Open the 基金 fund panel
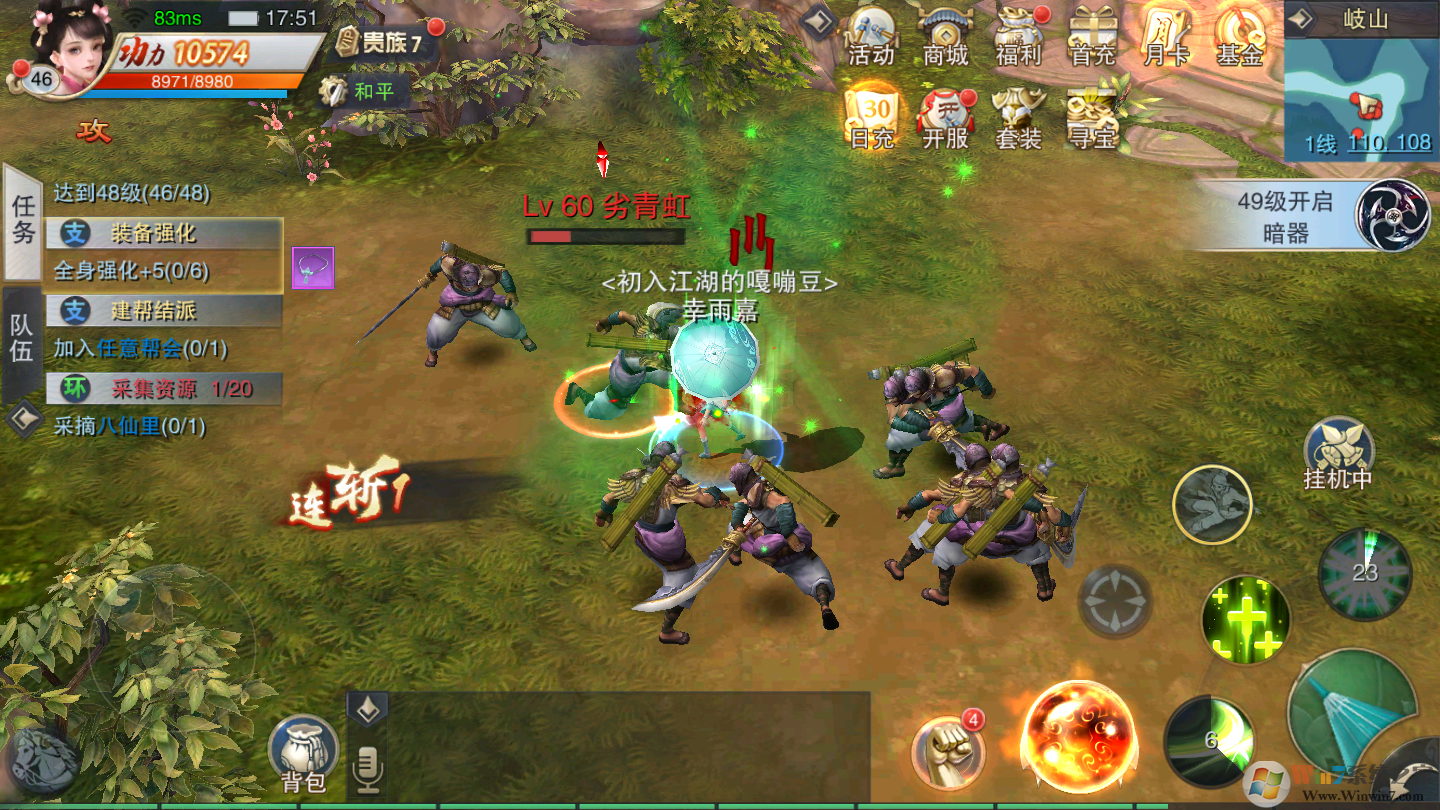The height and width of the screenshot is (810, 1440). (1240, 36)
